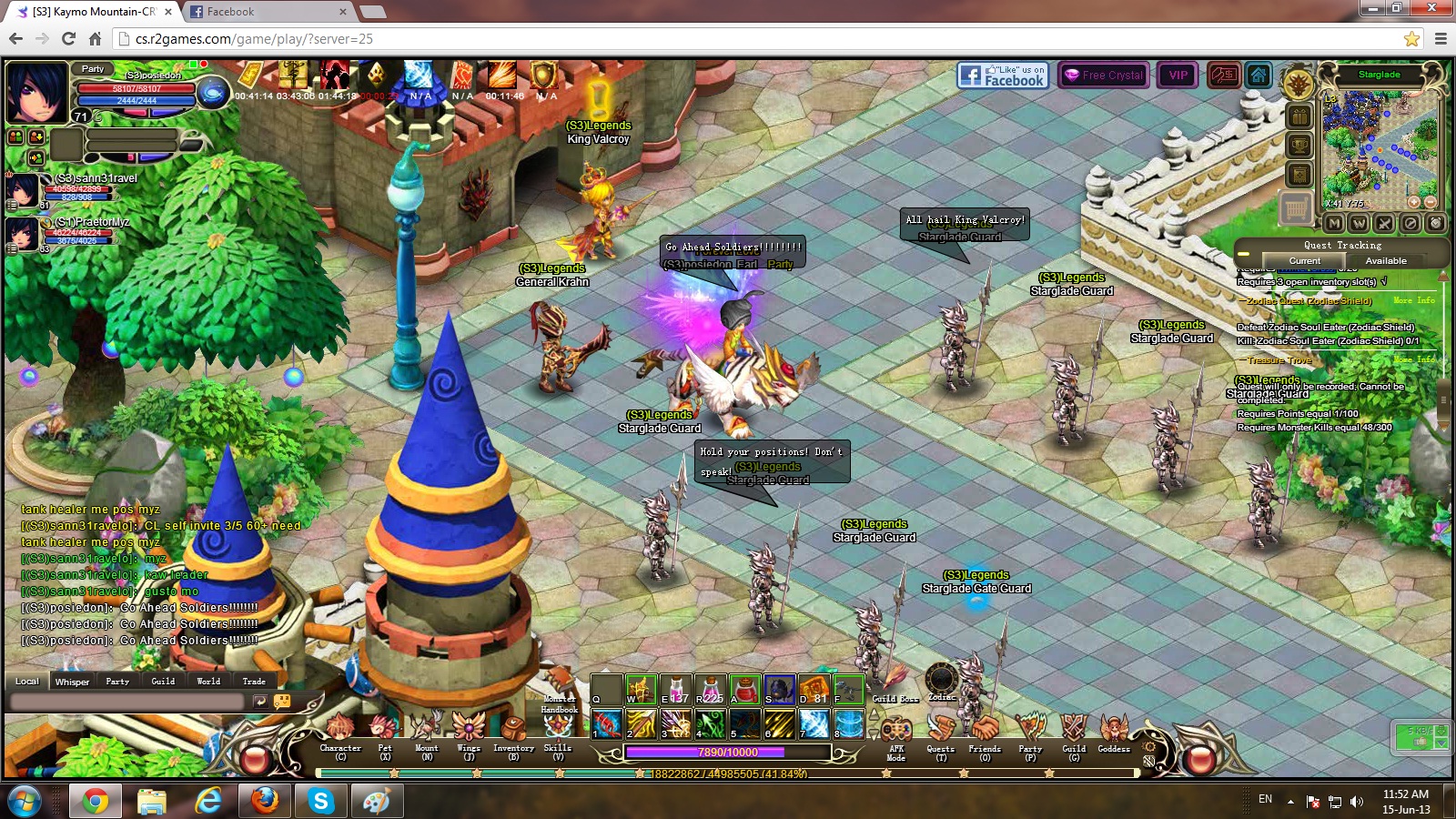Reload the browser page
The image size is (1456, 819).
click(x=68, y=38)
